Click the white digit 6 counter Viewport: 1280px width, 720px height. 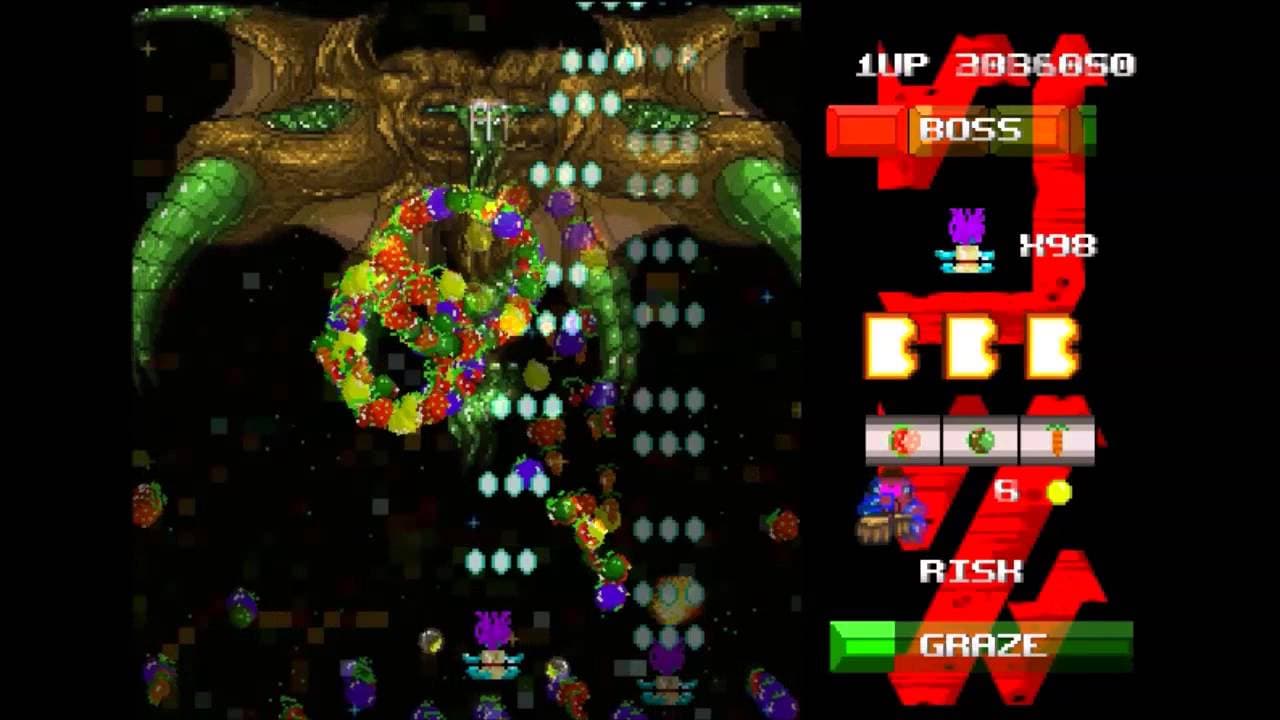click(1005, 489)
